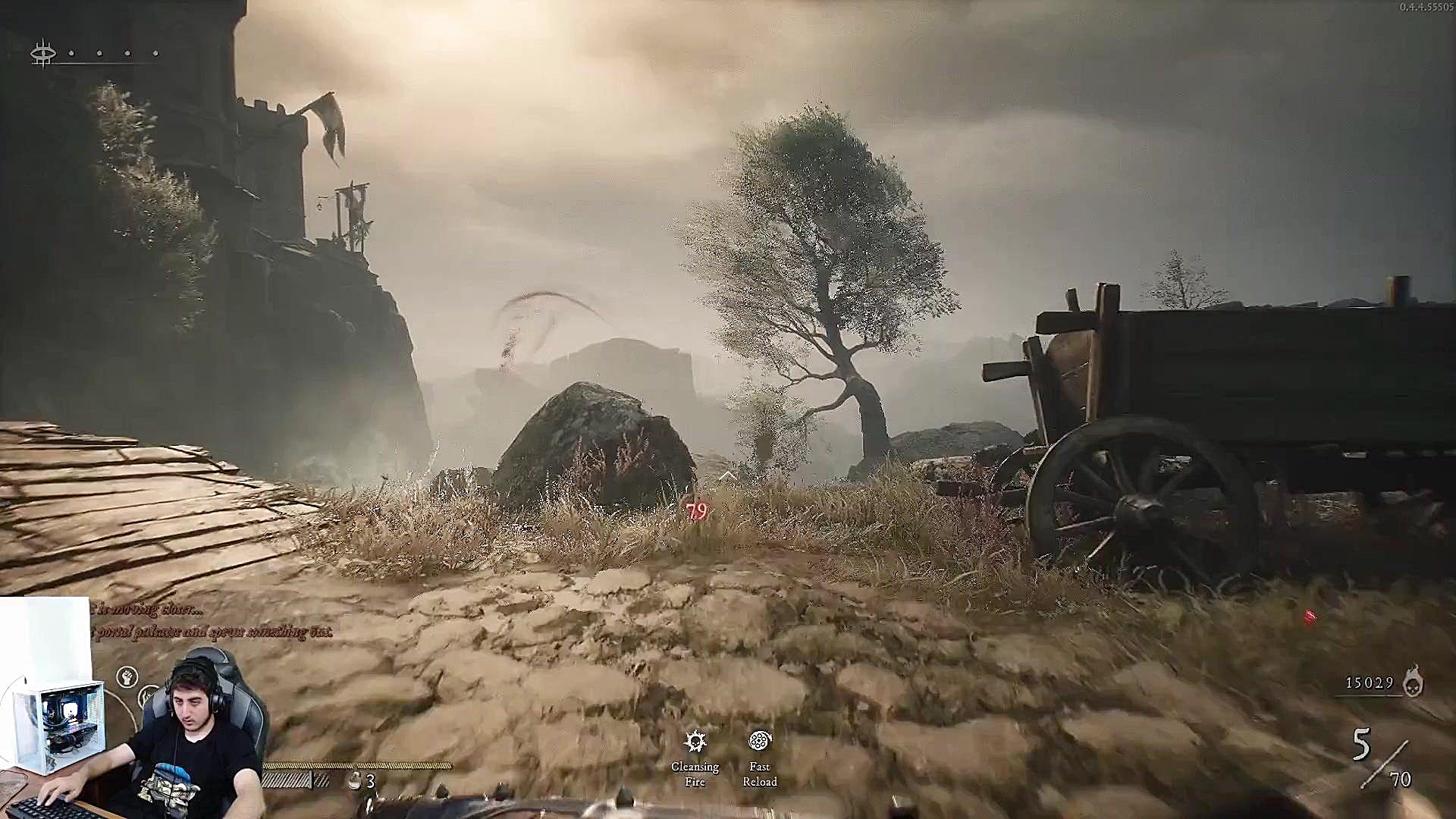Select the Fast Reload perk icon
Screen dimensions: 1456x819
pyautogui.click(x=759, y=741)
